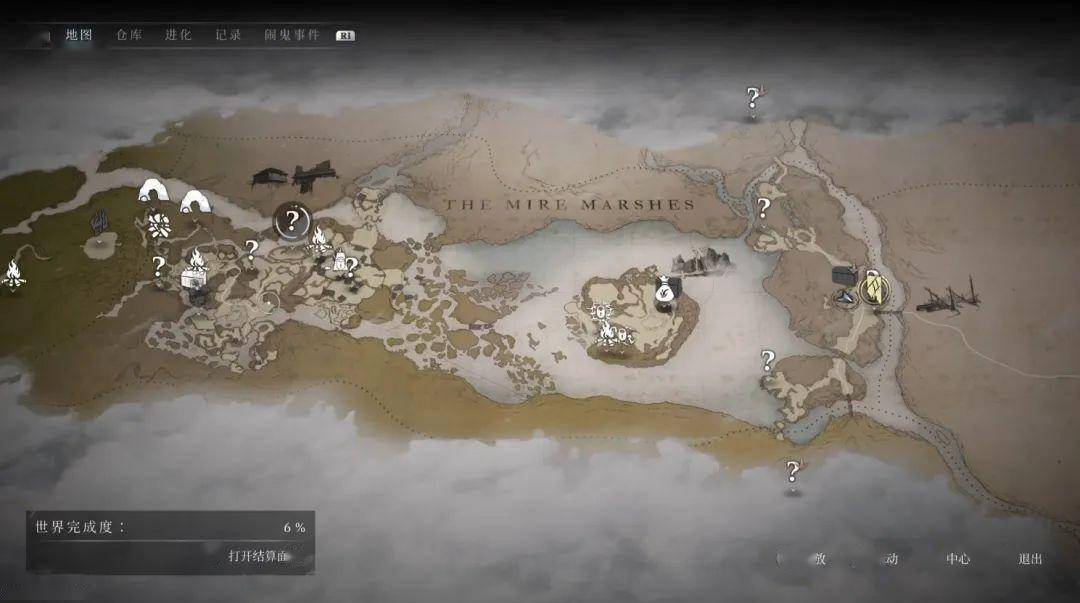The height and width of the screenshot is (603, 1080).
Task: Open the 进化 (evolution) tab
Action: (178, 35)
